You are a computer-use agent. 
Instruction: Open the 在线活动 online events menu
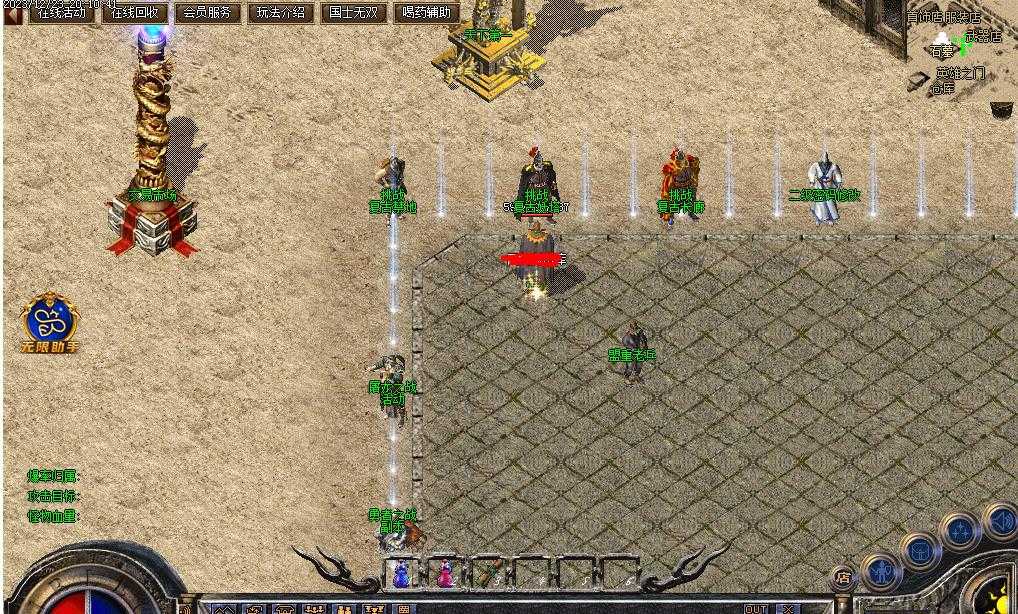(62, 13)
